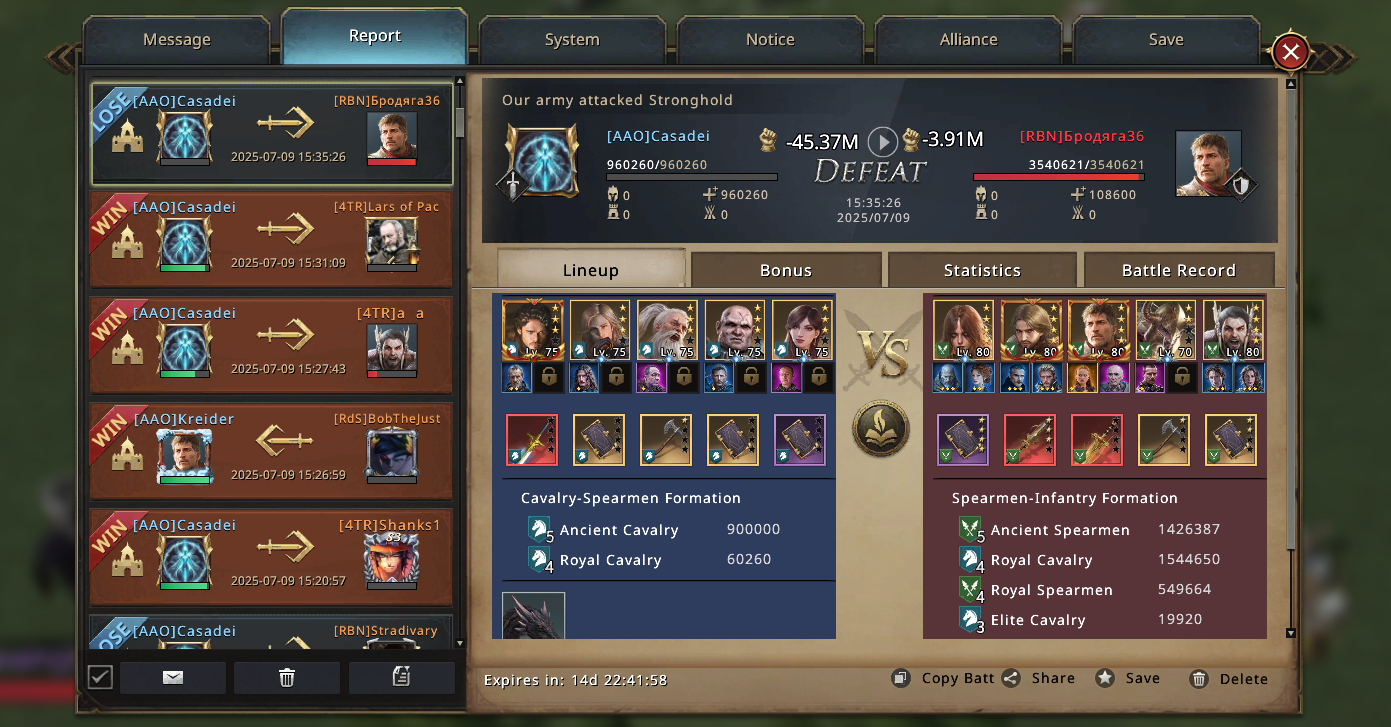Open the win report against Lars of Pac

coord(271,240)
